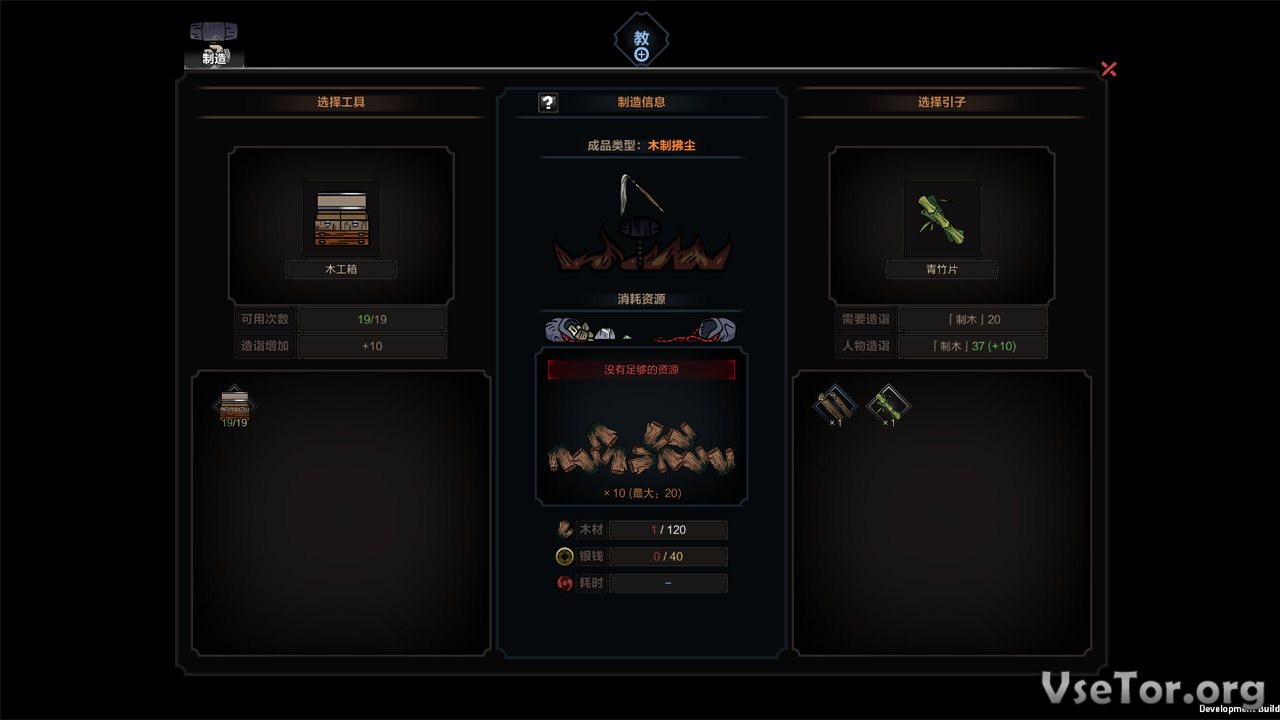The image size is (1280, 720).
Task: Close the crafting window with red X
Action: [x=1108, y=69]
